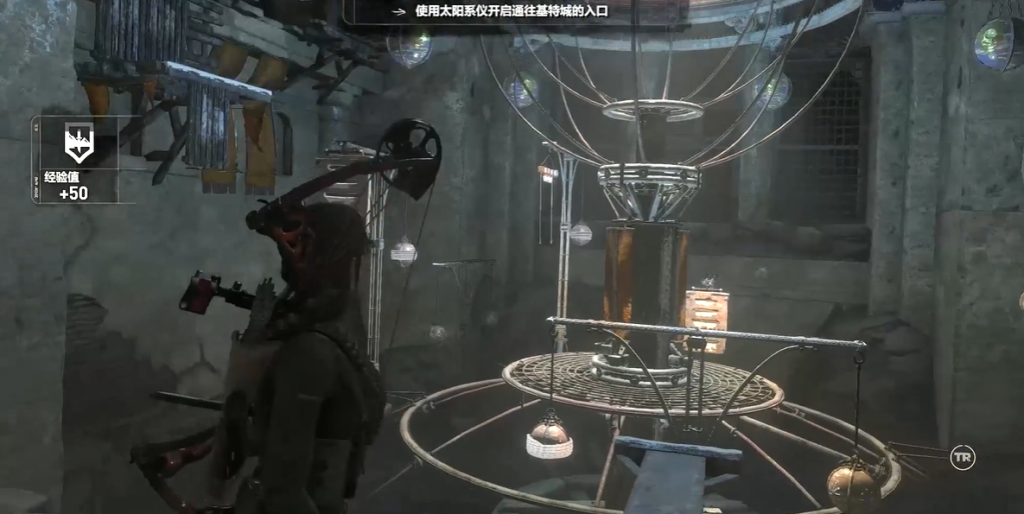This screenshot has width=1024, height=514.
Task: Click the TR logo watermark
Action: pyautogui.click(x=962, y=457)
